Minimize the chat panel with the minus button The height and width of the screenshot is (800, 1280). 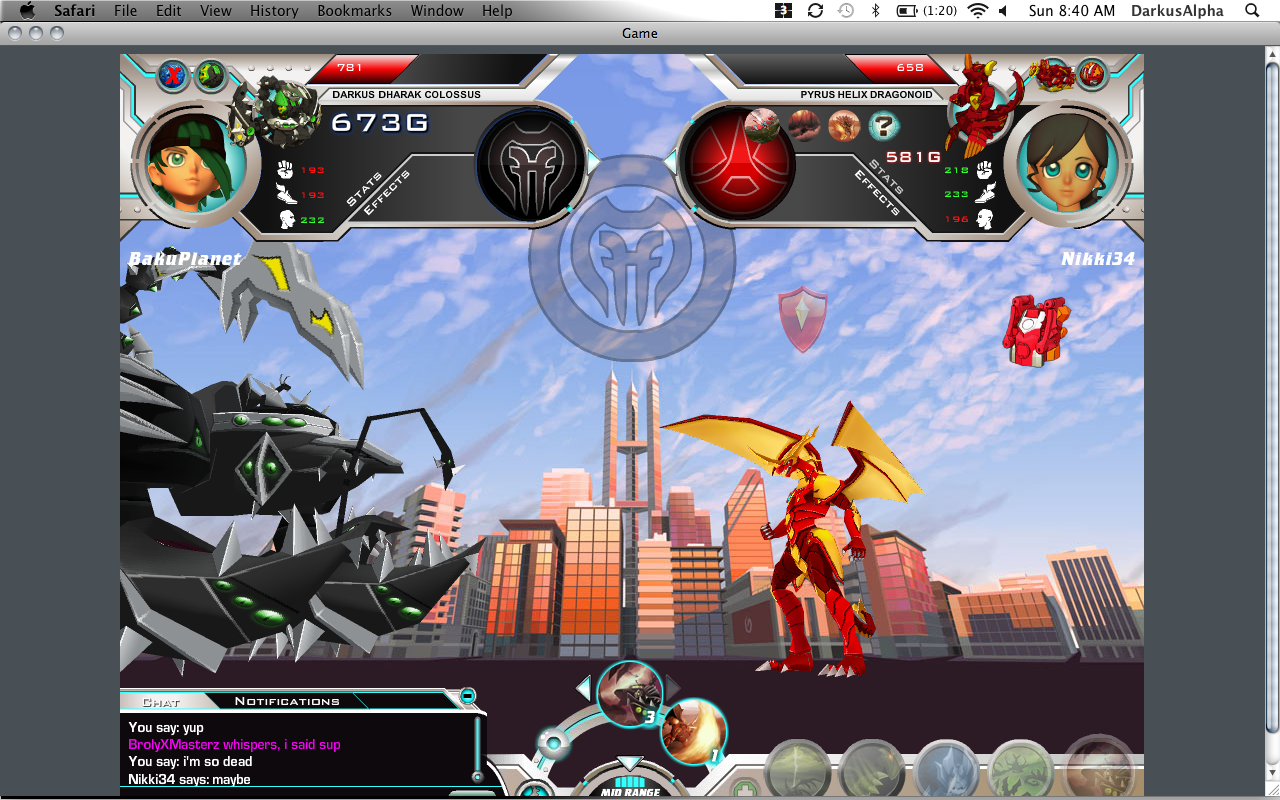[467, 696]
